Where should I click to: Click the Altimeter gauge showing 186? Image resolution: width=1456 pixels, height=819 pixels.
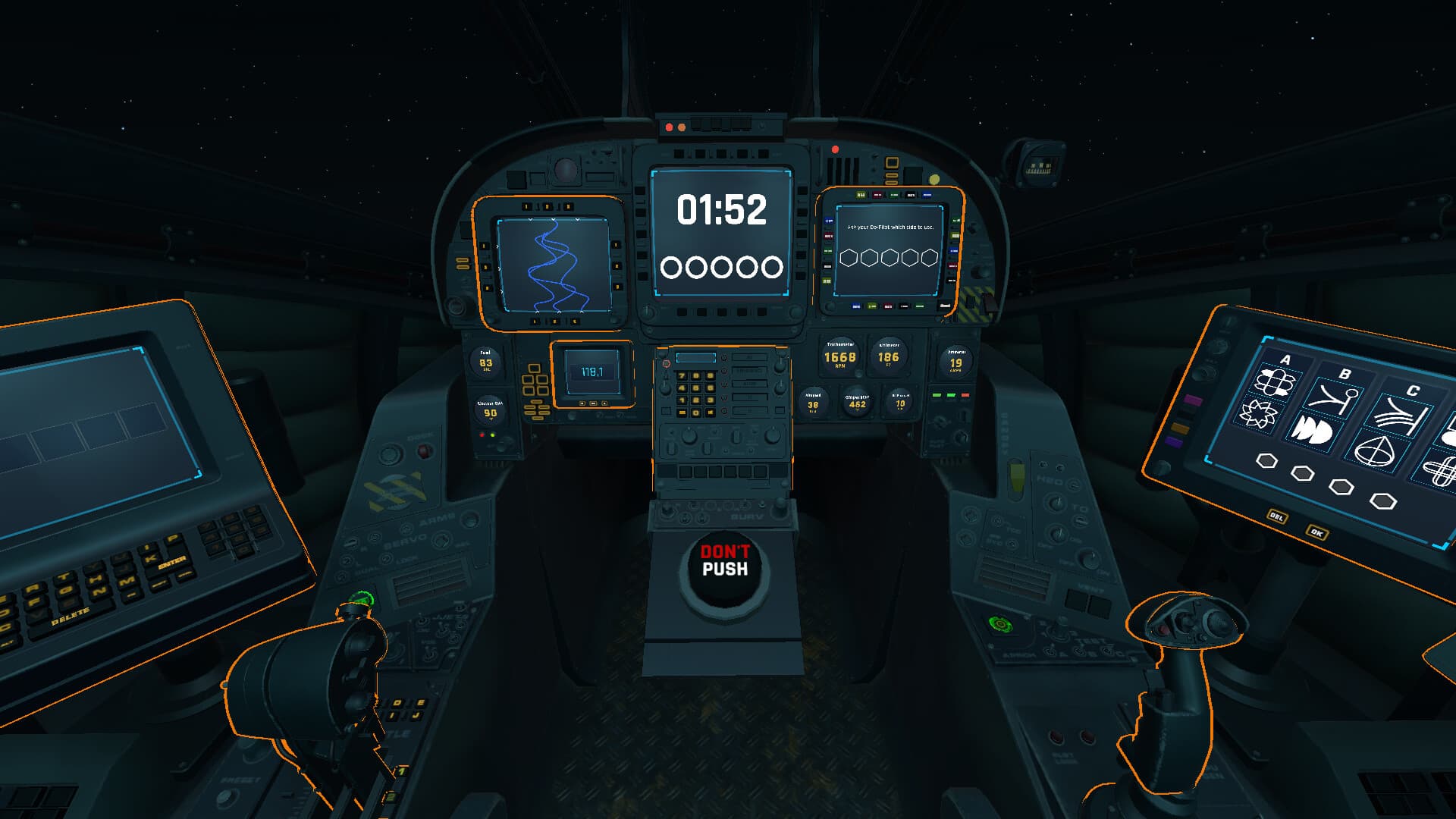890,356
